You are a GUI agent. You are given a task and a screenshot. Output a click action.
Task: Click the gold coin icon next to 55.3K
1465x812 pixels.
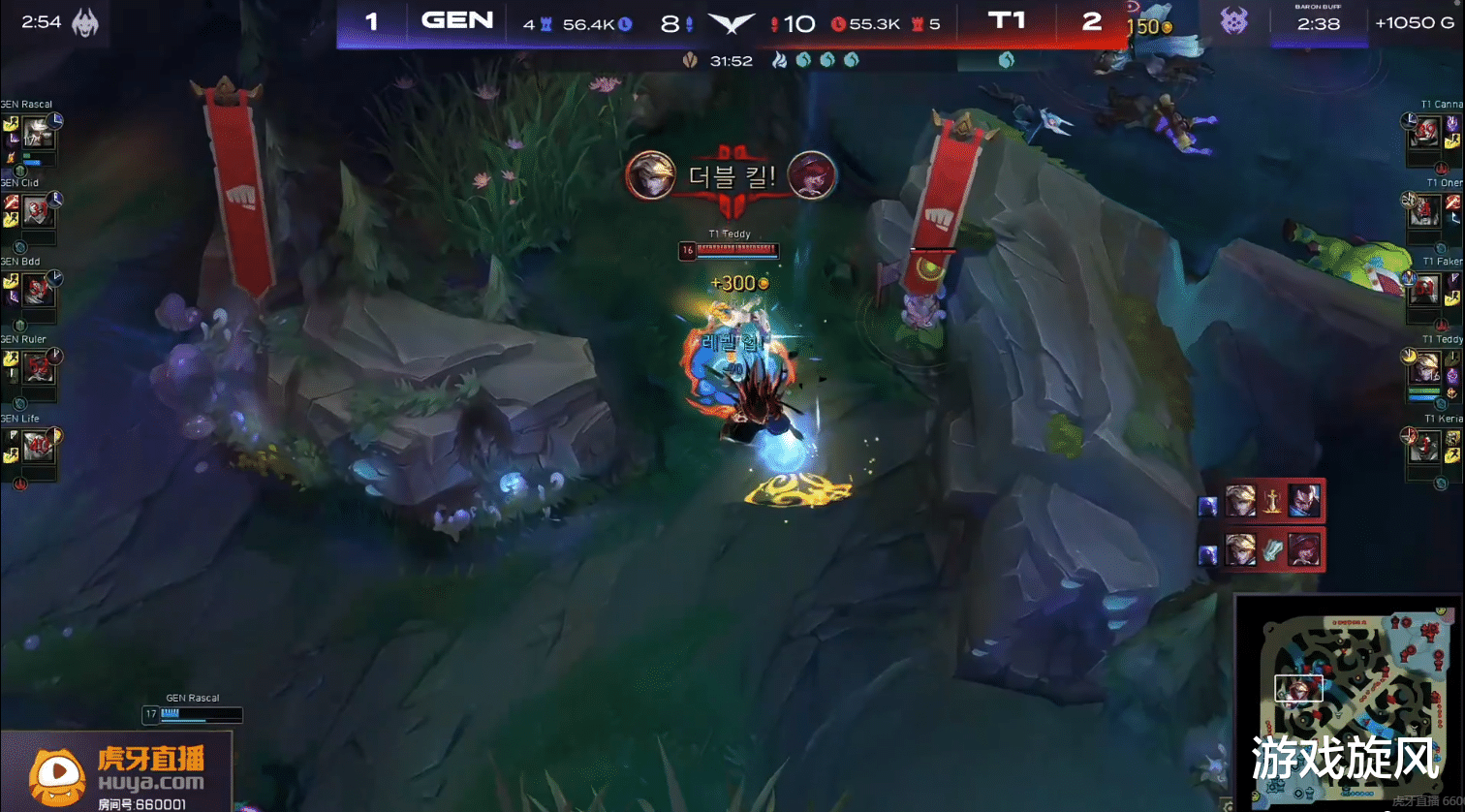pyautogui.click(x=839, y=24)
